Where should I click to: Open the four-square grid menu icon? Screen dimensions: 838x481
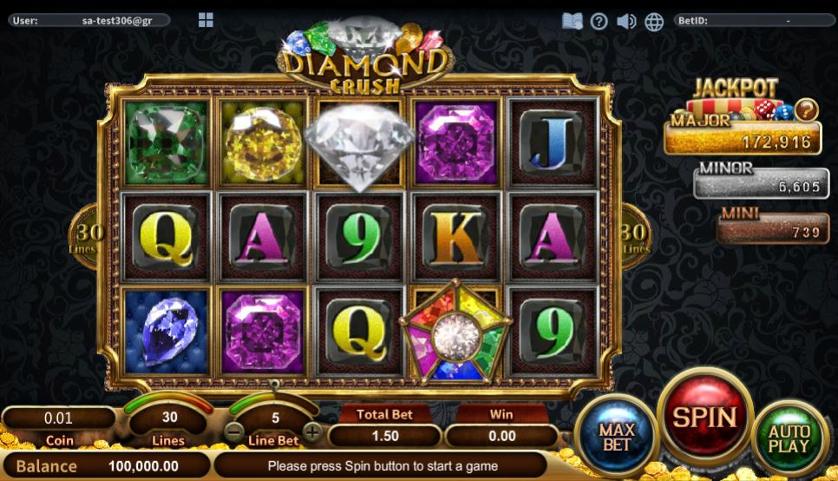pyautogui.click(x=206, y=20)
